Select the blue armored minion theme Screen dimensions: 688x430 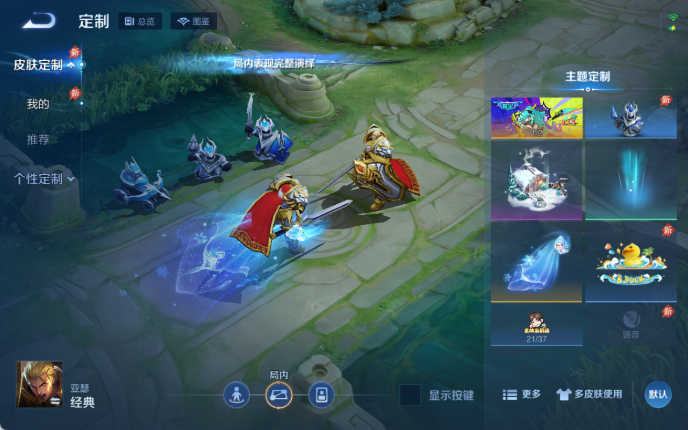point(630,117)
